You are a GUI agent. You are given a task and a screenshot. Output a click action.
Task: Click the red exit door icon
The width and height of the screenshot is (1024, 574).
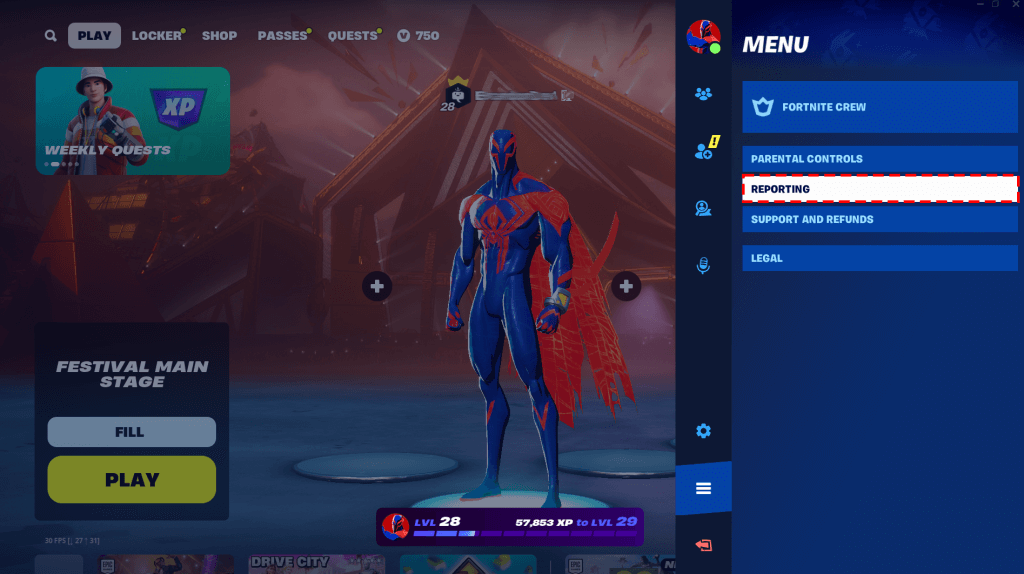click(x=703, y=545)
